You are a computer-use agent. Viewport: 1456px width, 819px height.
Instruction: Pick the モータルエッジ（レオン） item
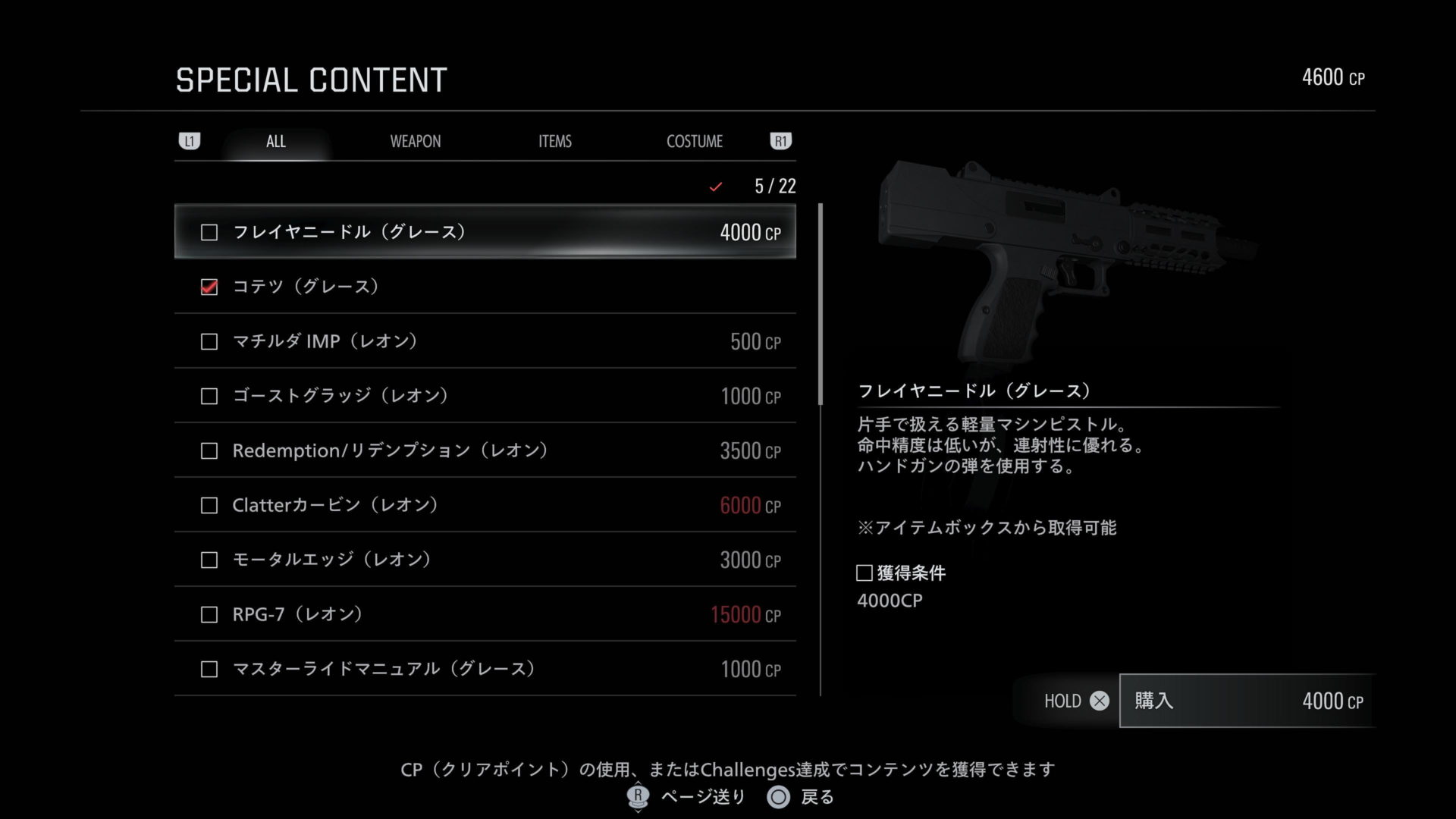pyautogui.click(x=485, y=560)
